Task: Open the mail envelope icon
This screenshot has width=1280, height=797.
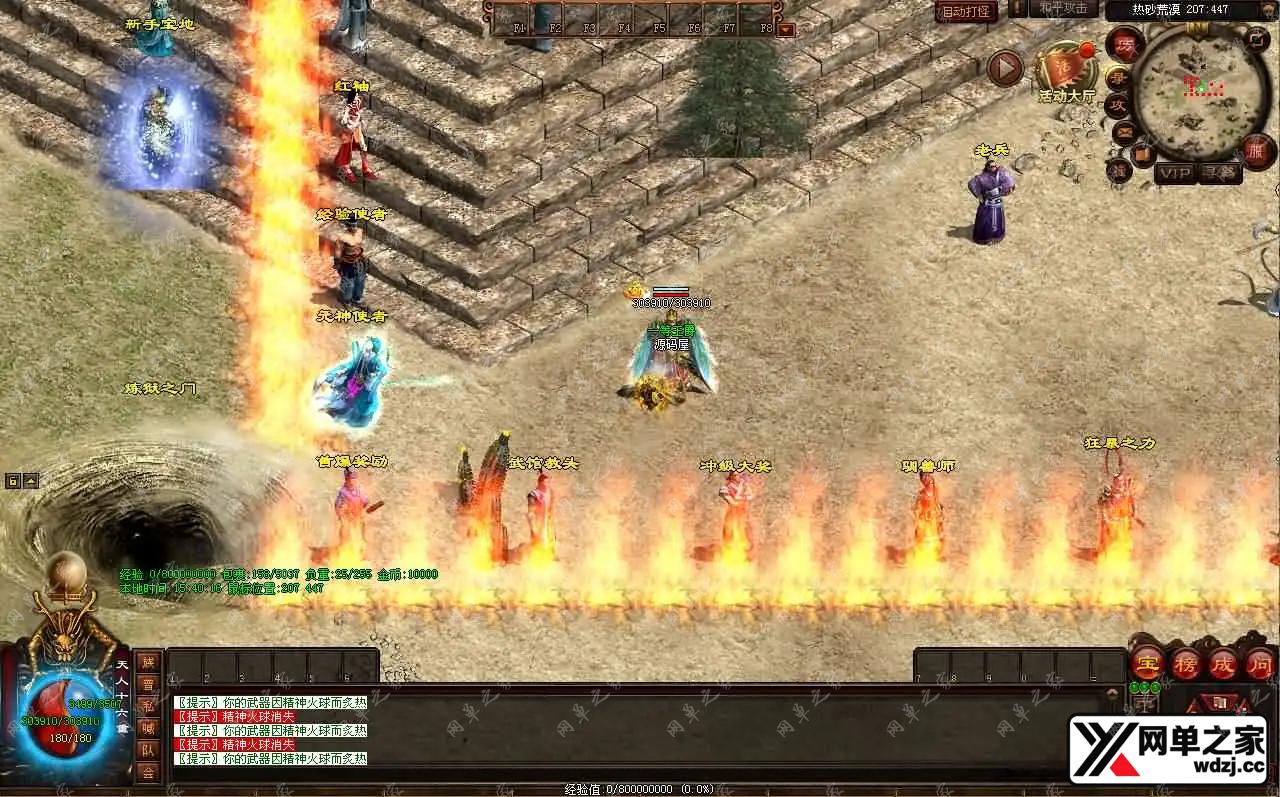Action: click(x=1124, y=130)
